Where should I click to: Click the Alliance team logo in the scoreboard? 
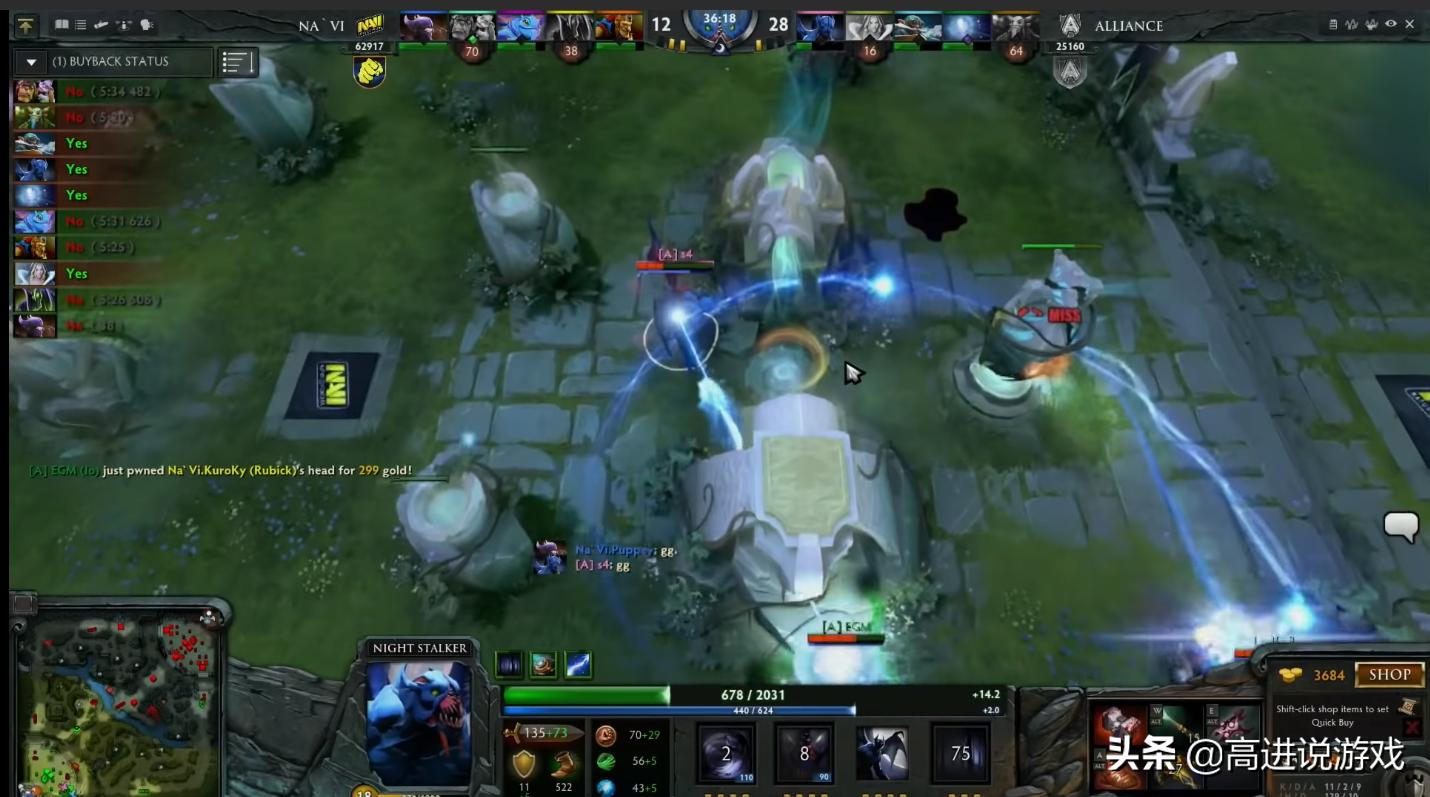1069,25
